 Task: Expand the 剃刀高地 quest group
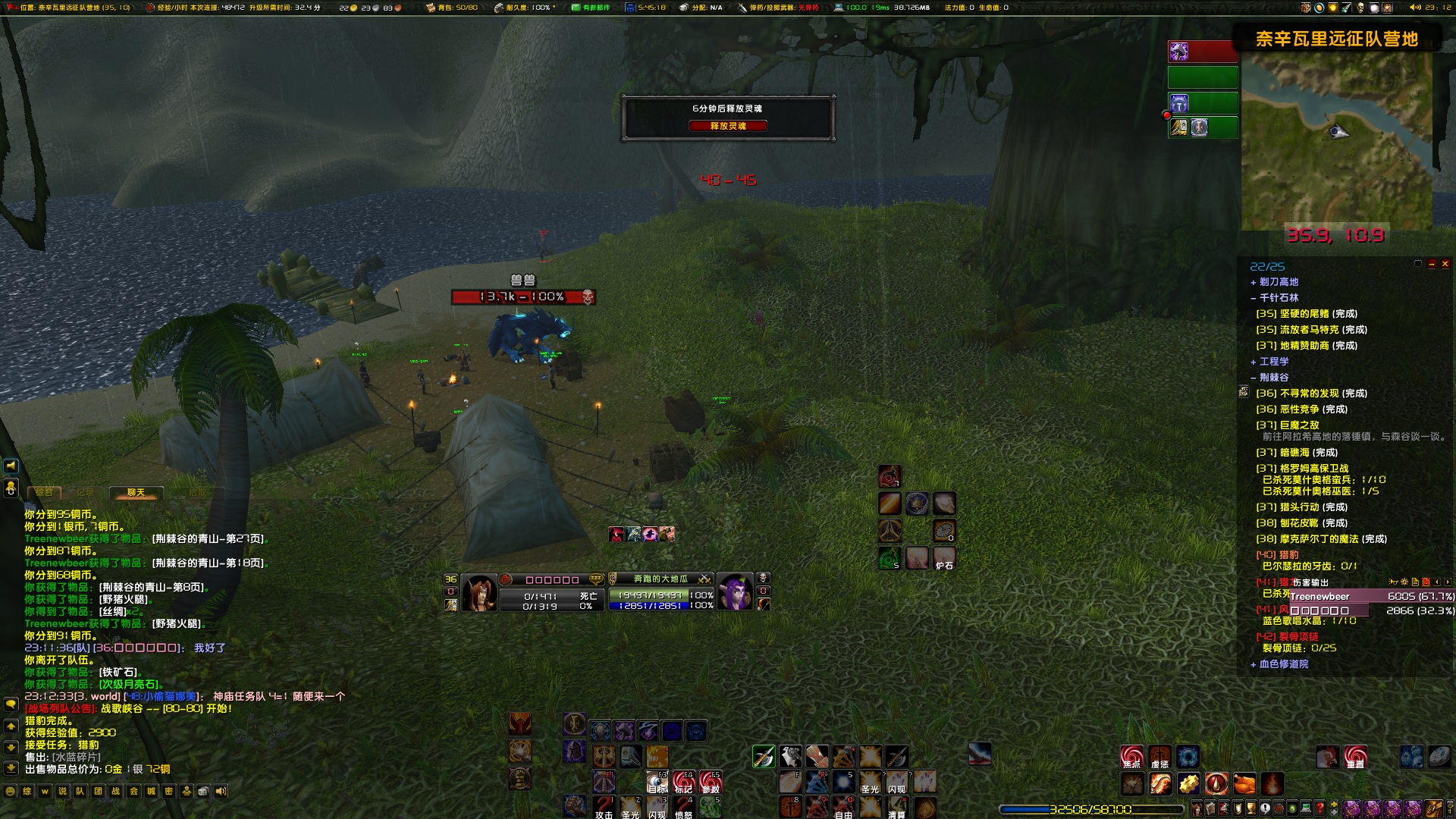1254,282
